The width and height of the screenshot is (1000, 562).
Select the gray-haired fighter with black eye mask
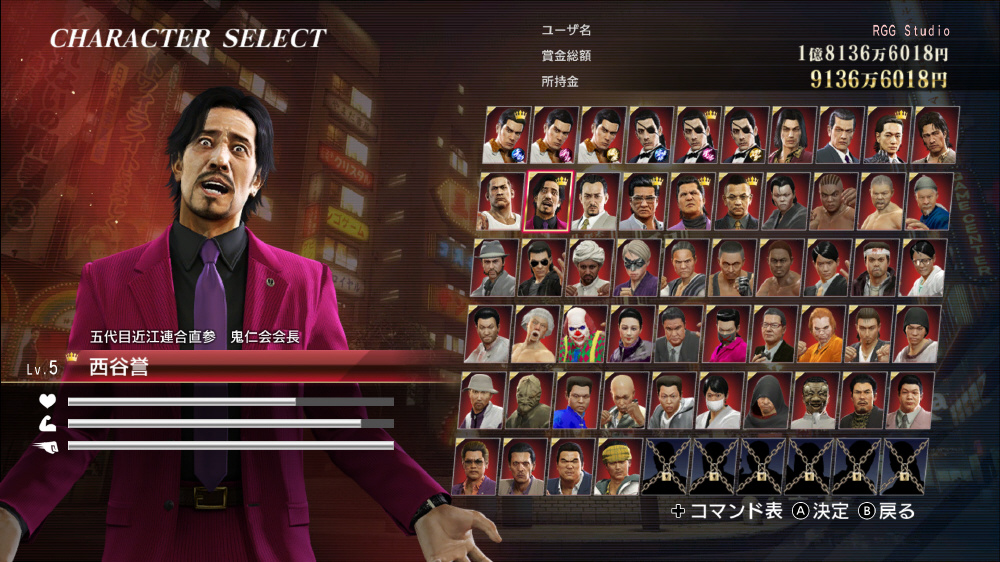point(636,267)
